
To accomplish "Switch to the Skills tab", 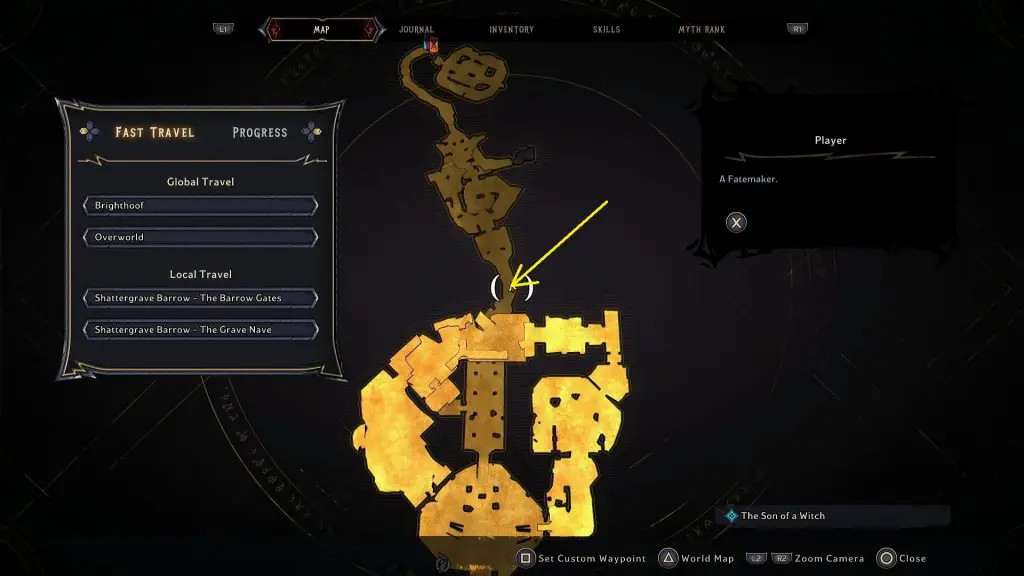I will point(606,30).
